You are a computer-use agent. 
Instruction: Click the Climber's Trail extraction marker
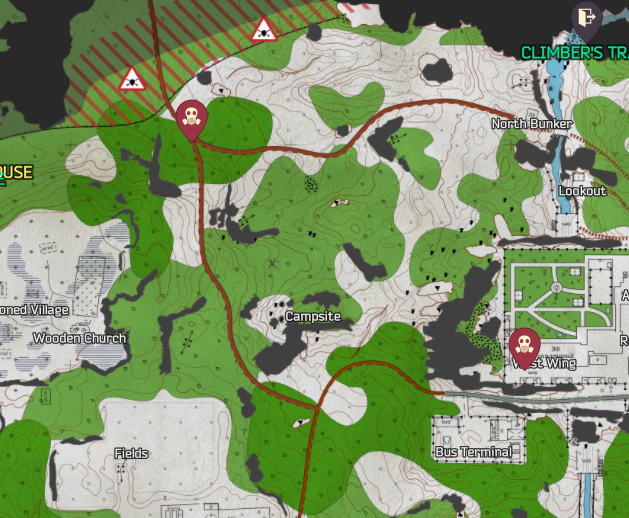[586, 17]
